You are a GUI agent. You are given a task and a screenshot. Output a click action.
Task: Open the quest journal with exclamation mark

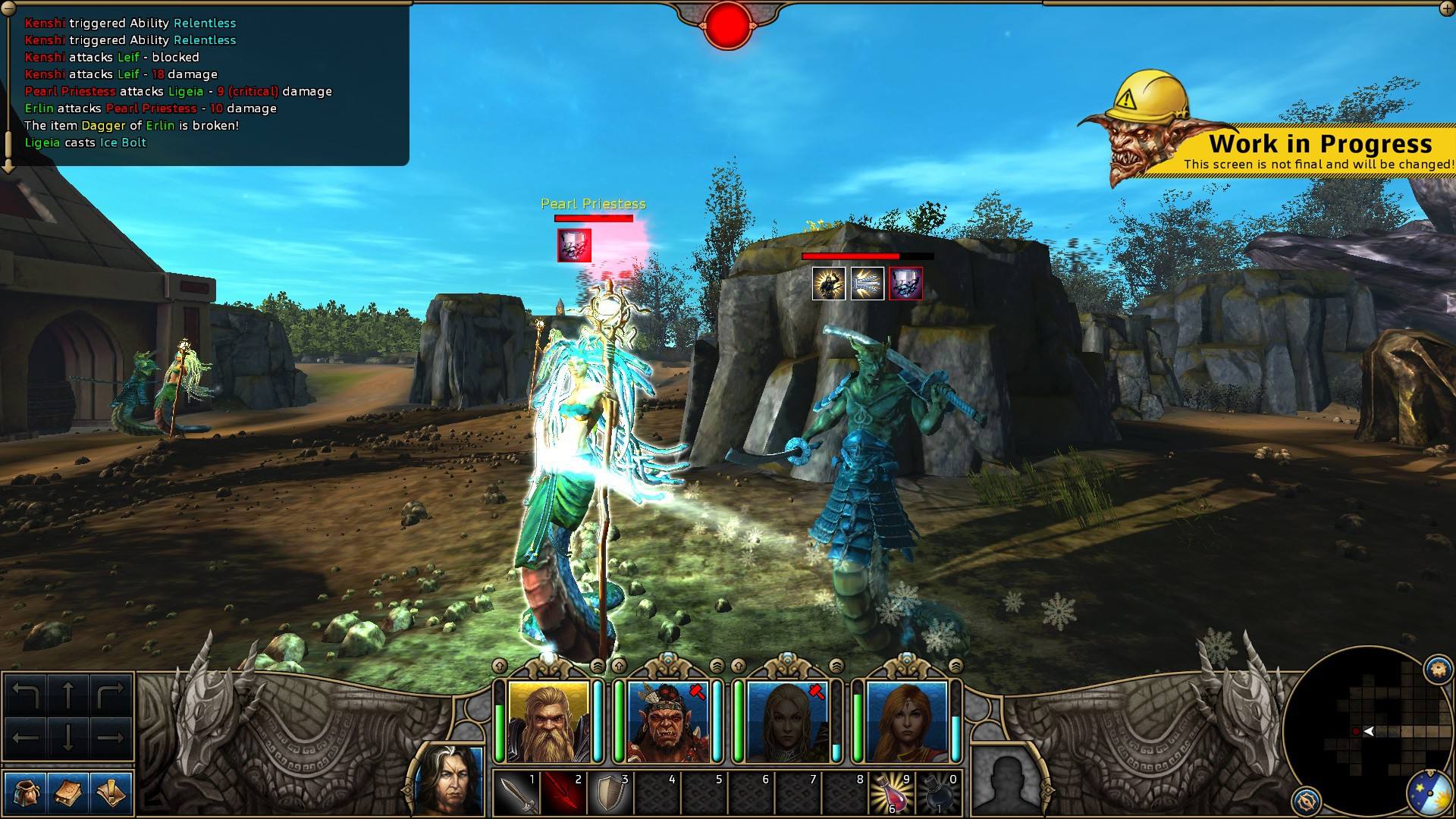pos(111,793)
